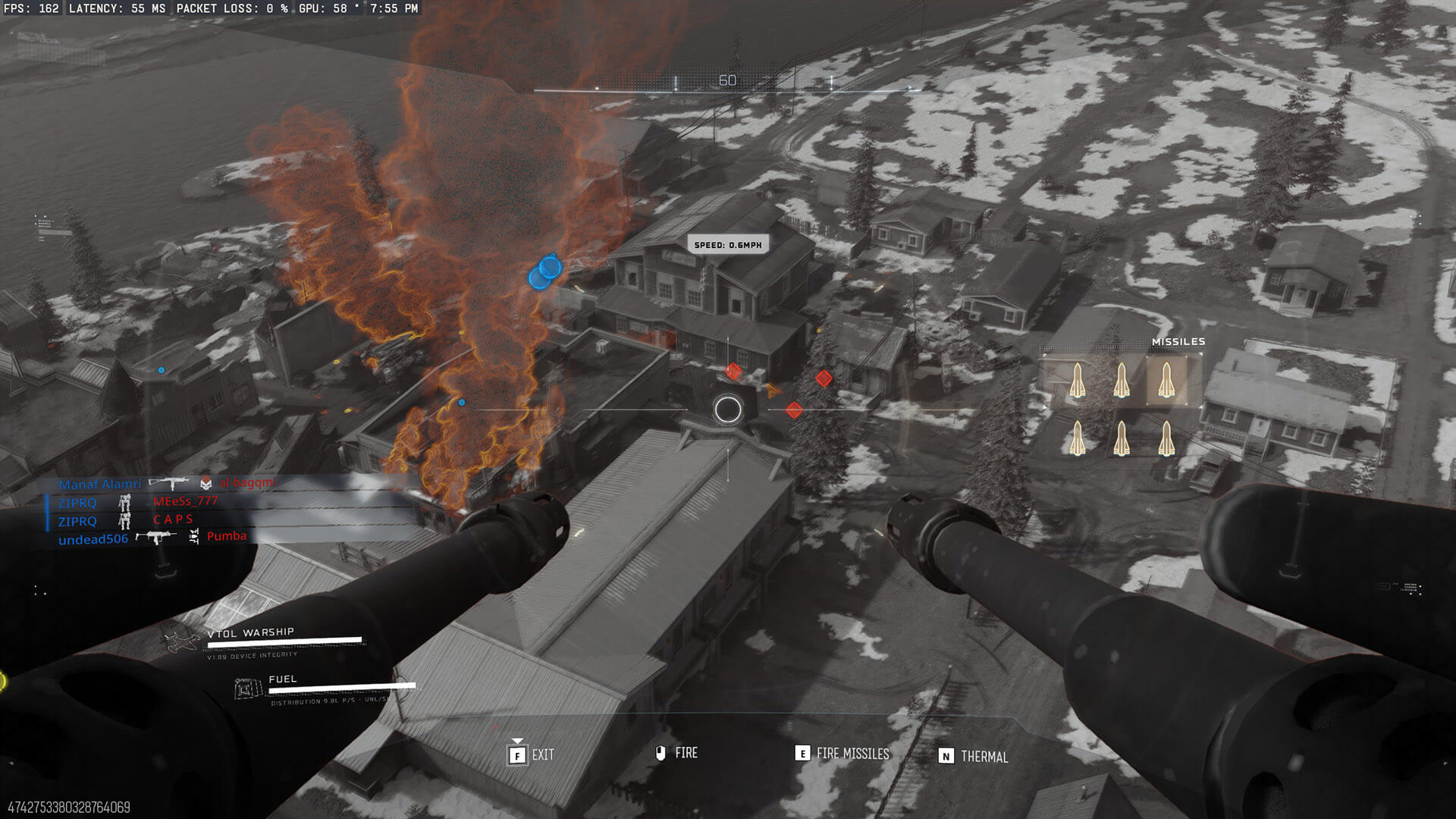This screenshot has width=1456, height=819.
Task: Click the VTOL Warship aircraft icon
Action: click(x=183, y=641)
